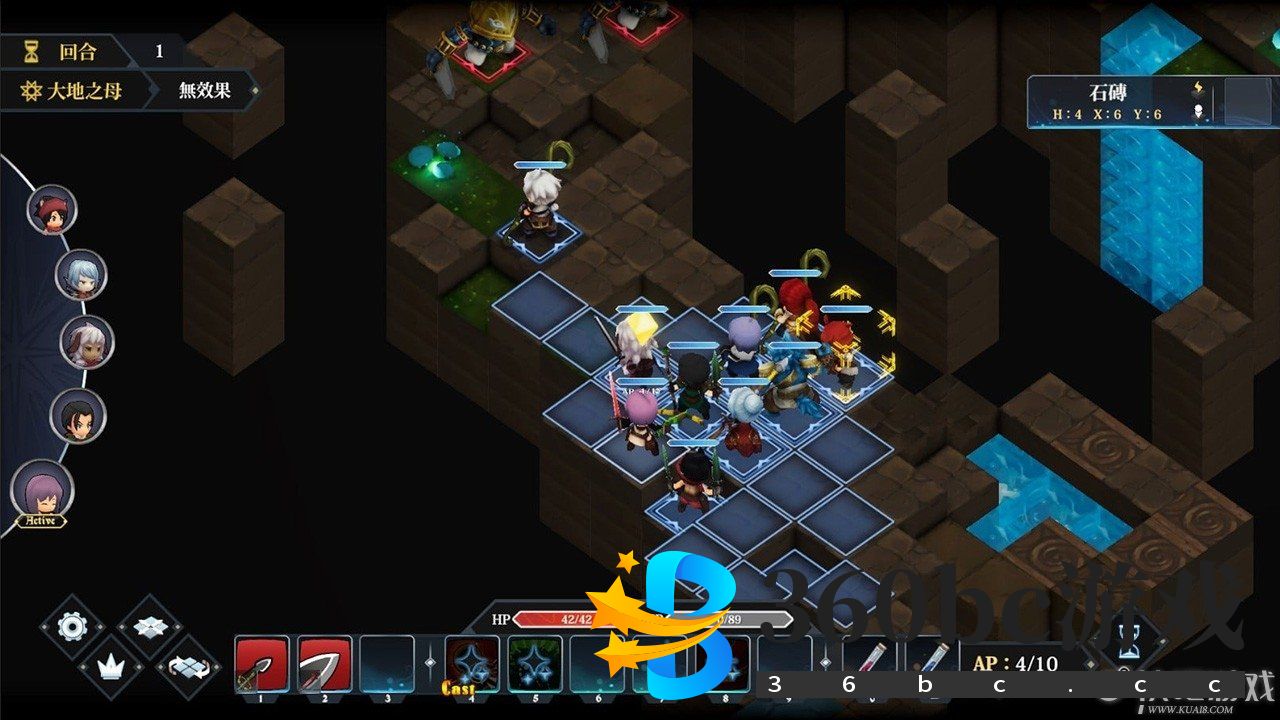
Task: Click the 石磚 tile info panel
Action: pos(1120,103)
